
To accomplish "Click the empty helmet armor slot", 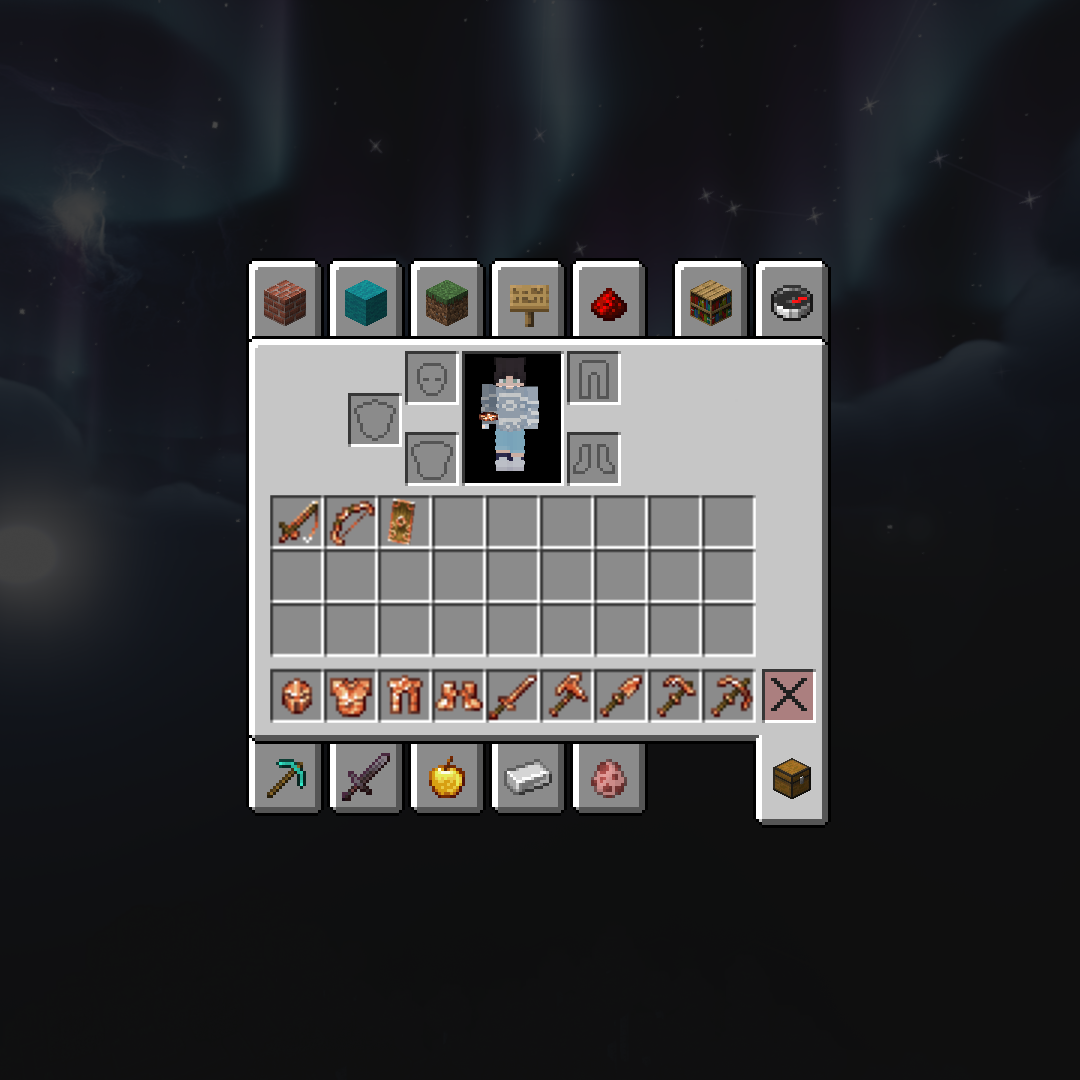I will (432, 378).
